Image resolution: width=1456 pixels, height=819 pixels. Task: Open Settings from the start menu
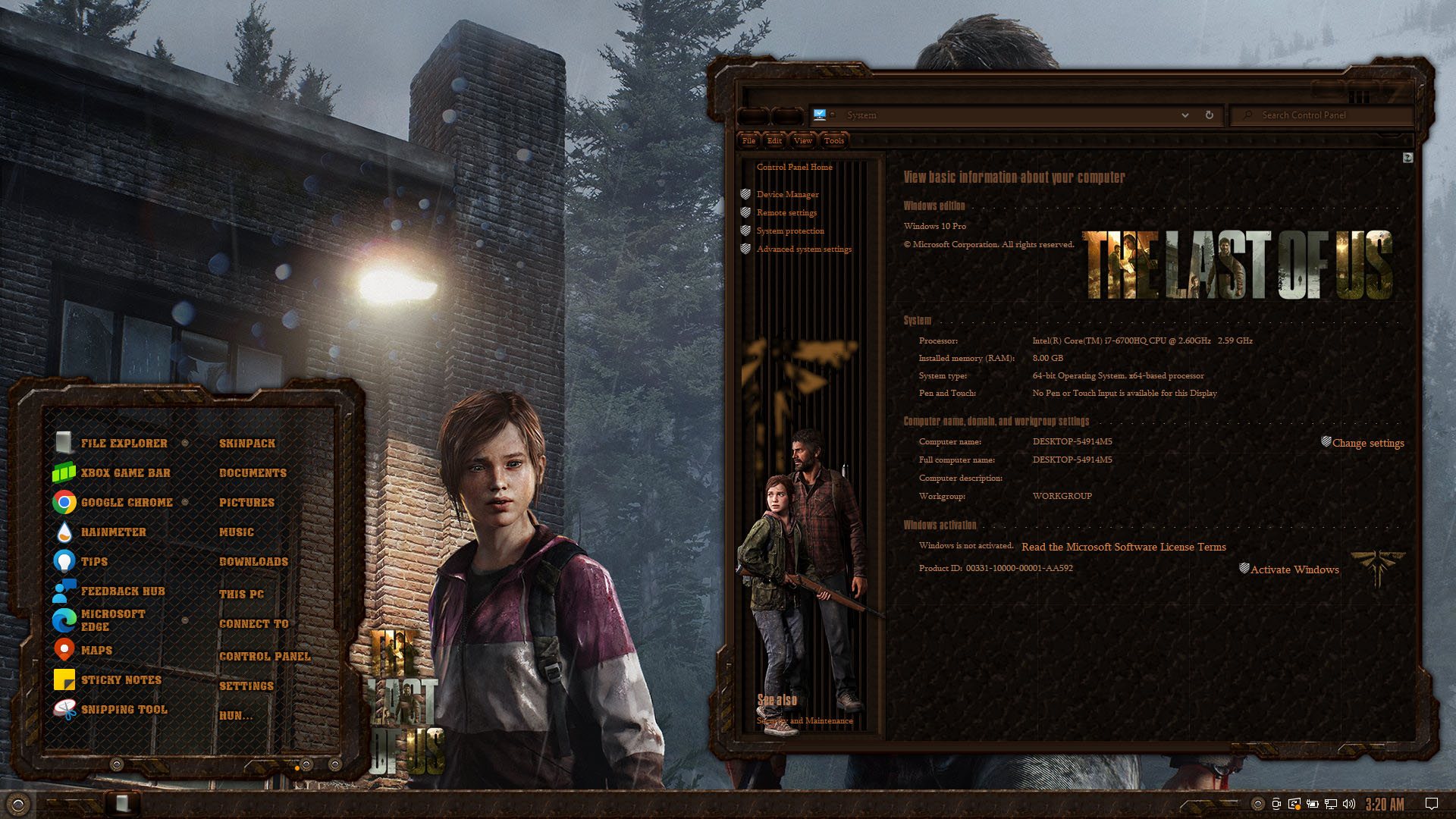[246, 686]
